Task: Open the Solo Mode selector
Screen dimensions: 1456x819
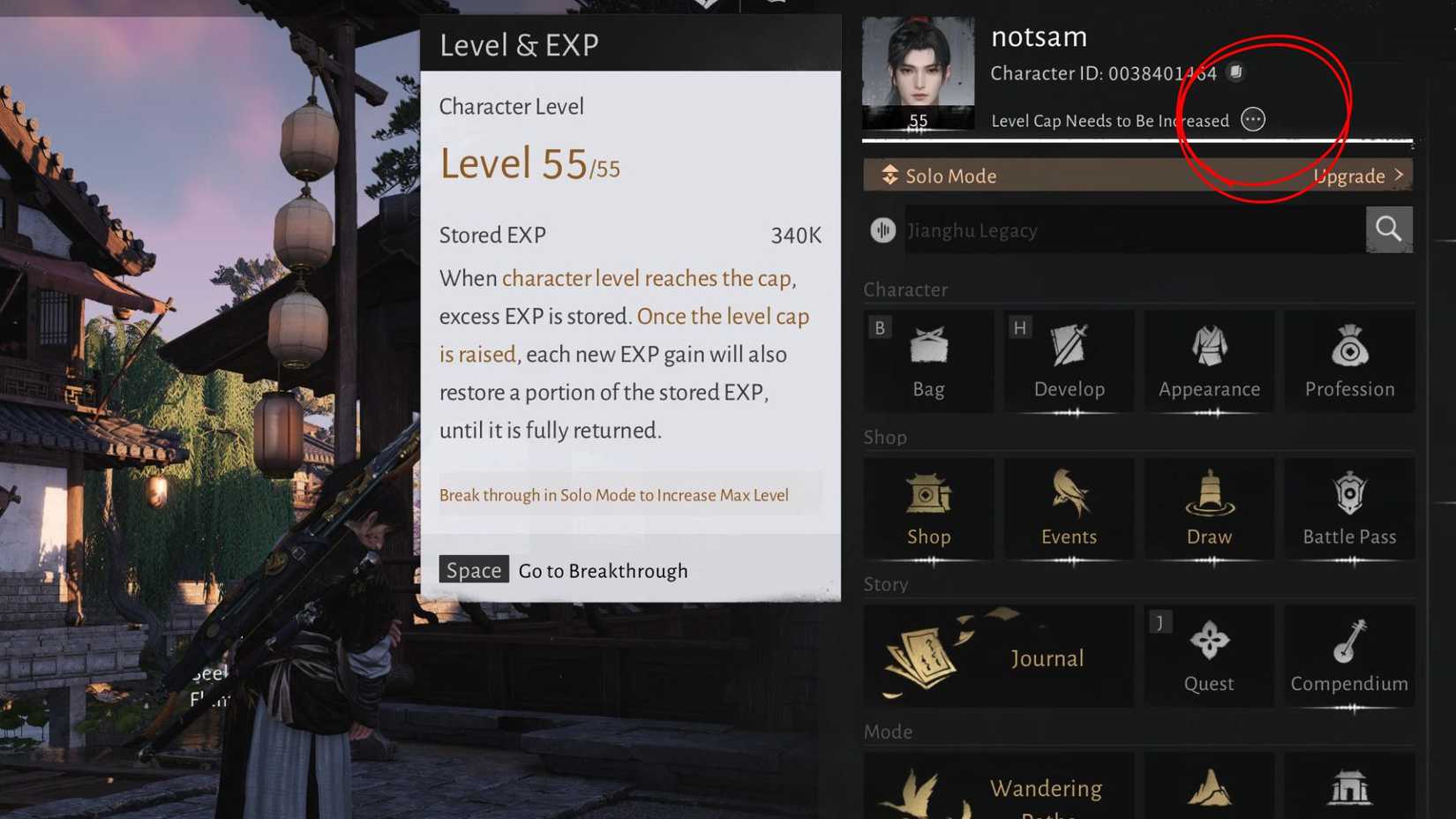Action: [938, 176]
